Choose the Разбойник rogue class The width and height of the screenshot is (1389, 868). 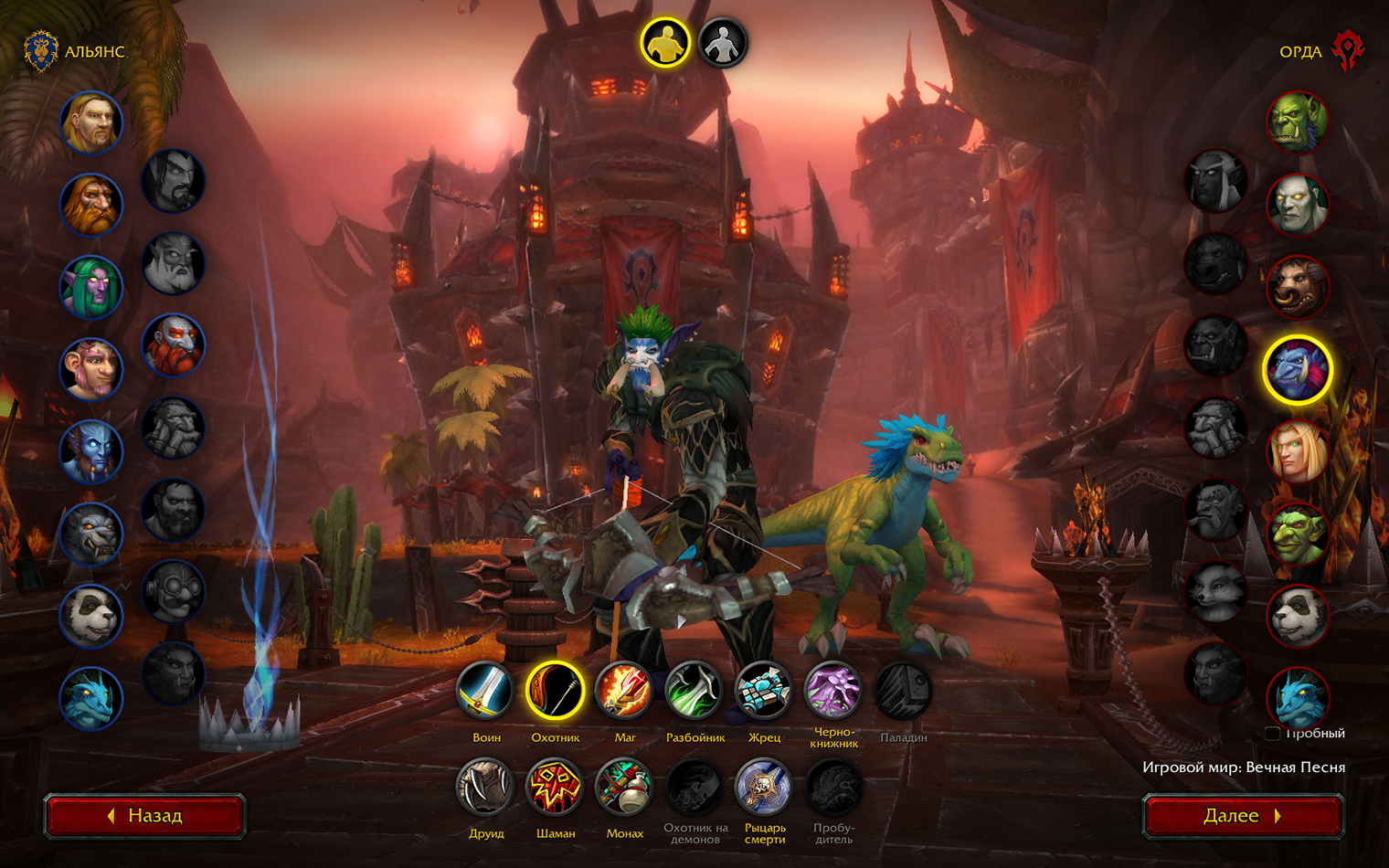coord(694,692)
